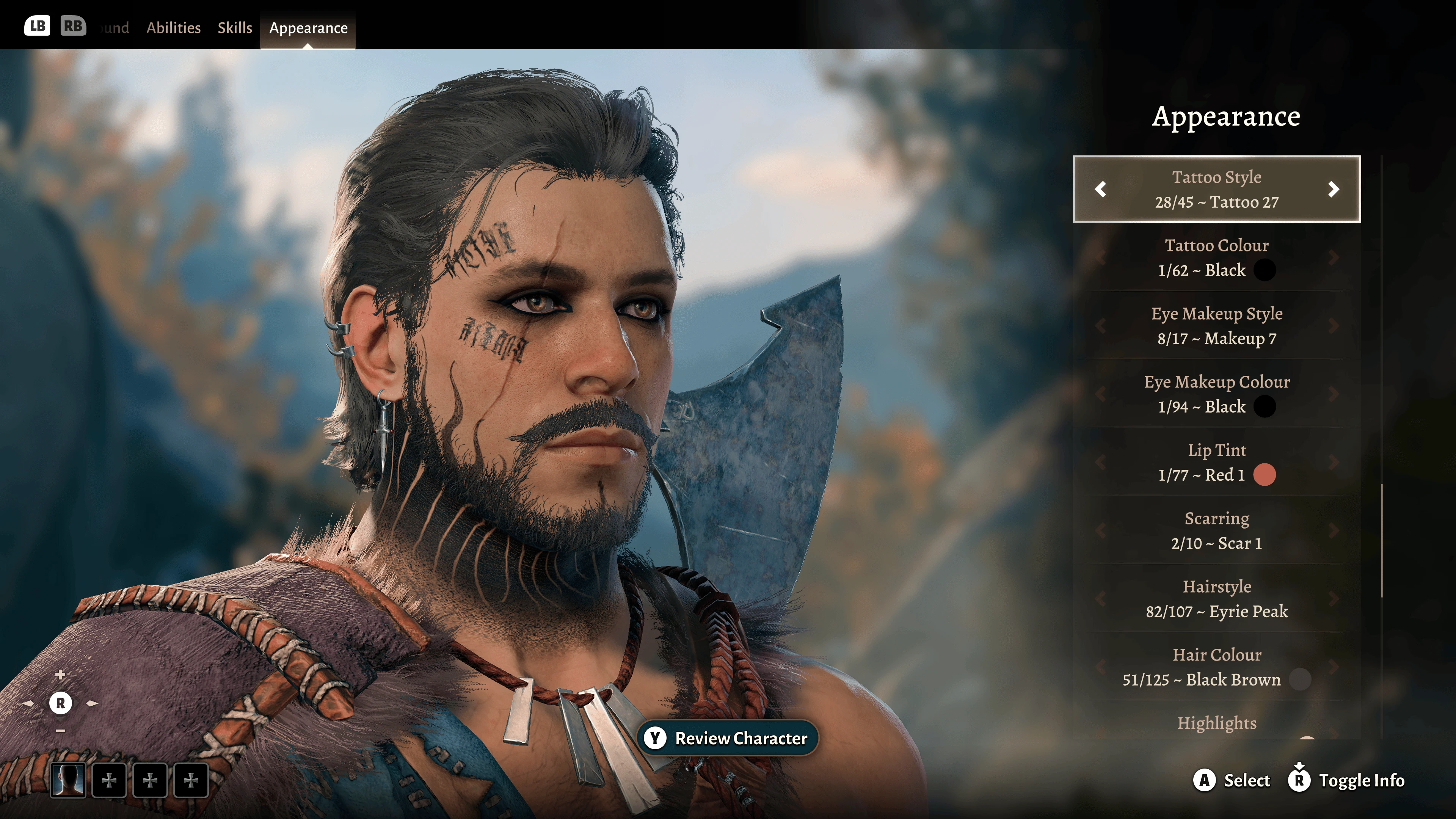
Task: Go to previous Tattoo Style
Action: coord(1100,189)
